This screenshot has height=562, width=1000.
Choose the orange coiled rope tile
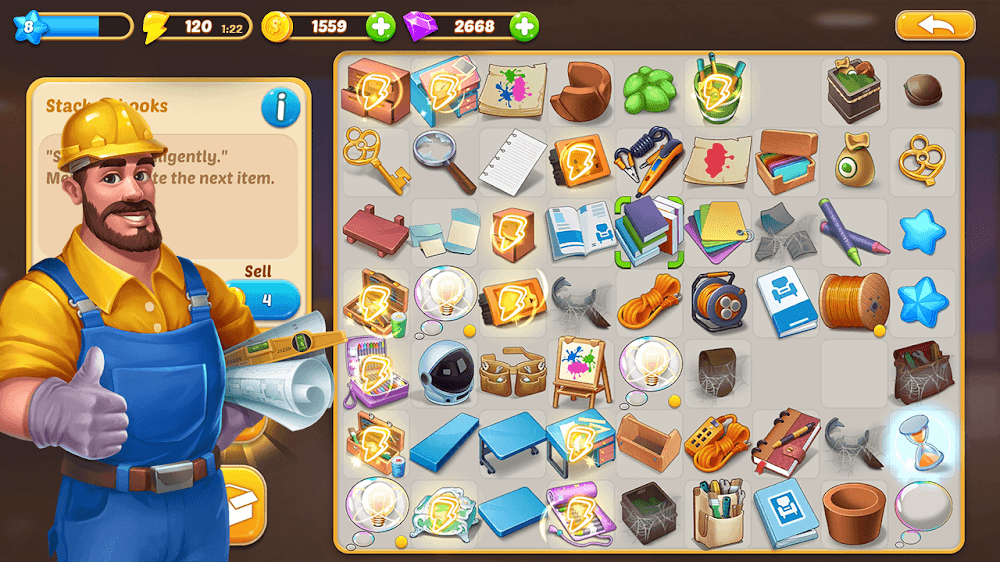648,302
